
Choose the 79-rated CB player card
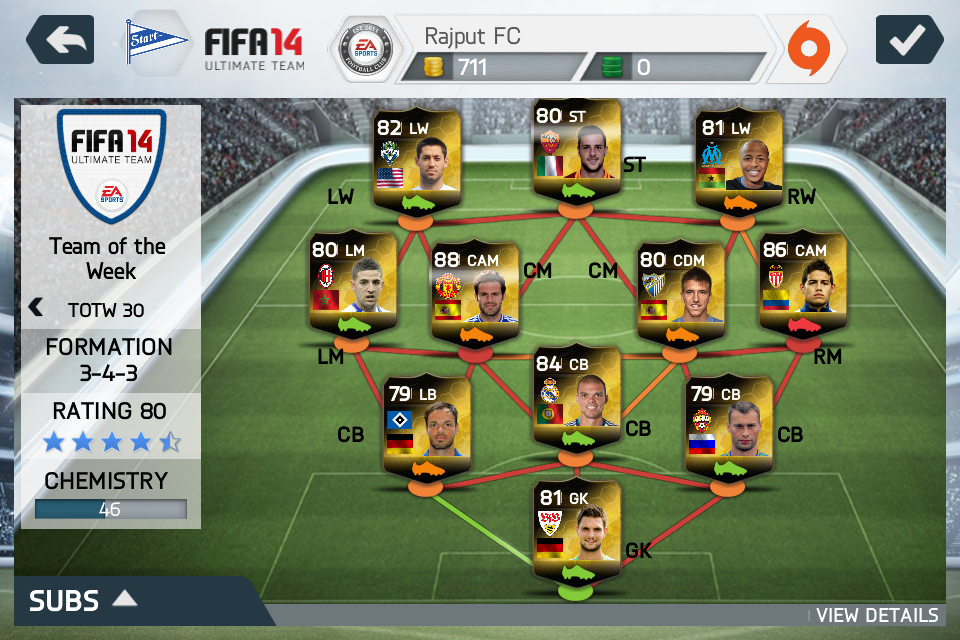click(728, 423)
